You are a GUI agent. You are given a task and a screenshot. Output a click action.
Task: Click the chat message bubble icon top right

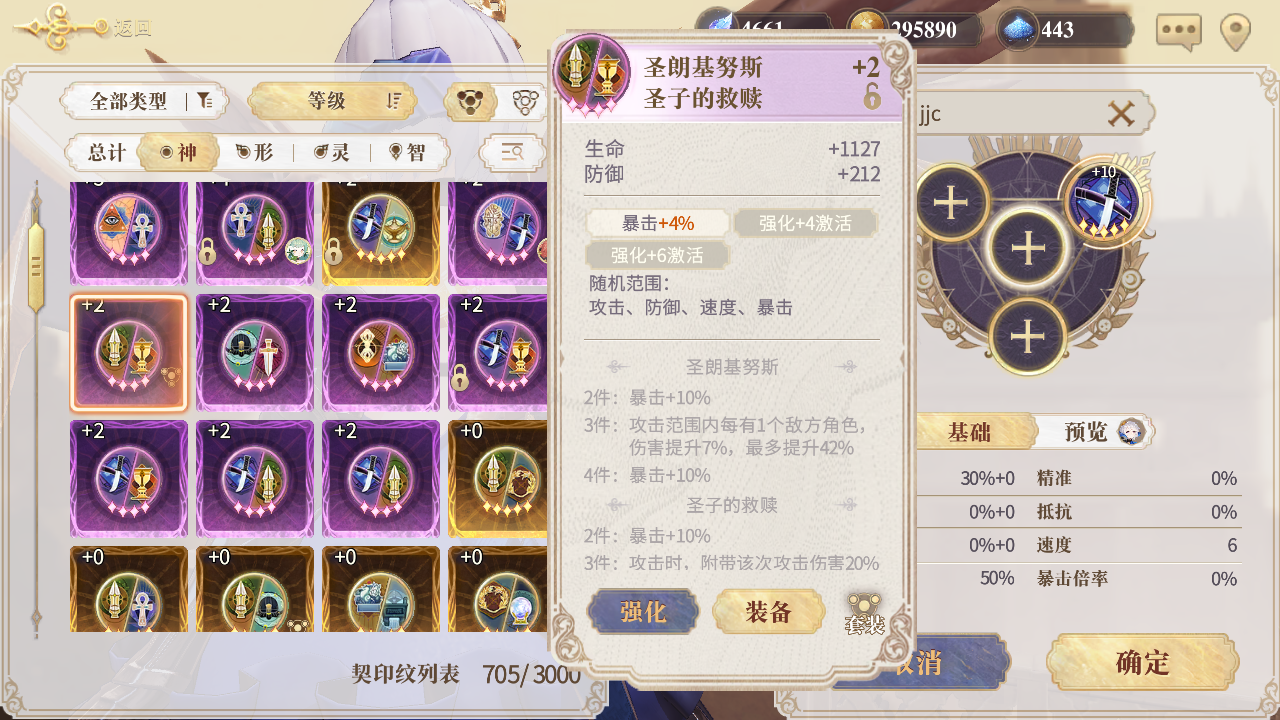pyautogui.click(x=1177, y=30)
